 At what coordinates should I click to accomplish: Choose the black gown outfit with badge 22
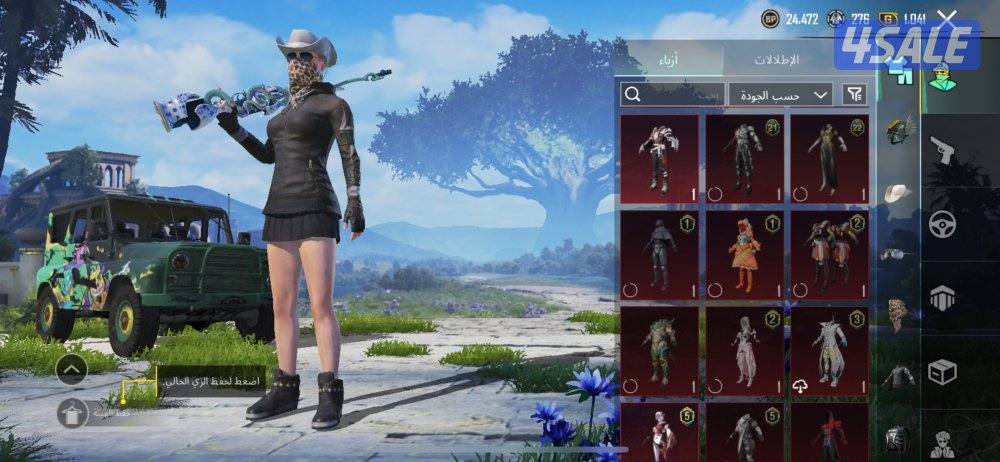coord(829,155)
